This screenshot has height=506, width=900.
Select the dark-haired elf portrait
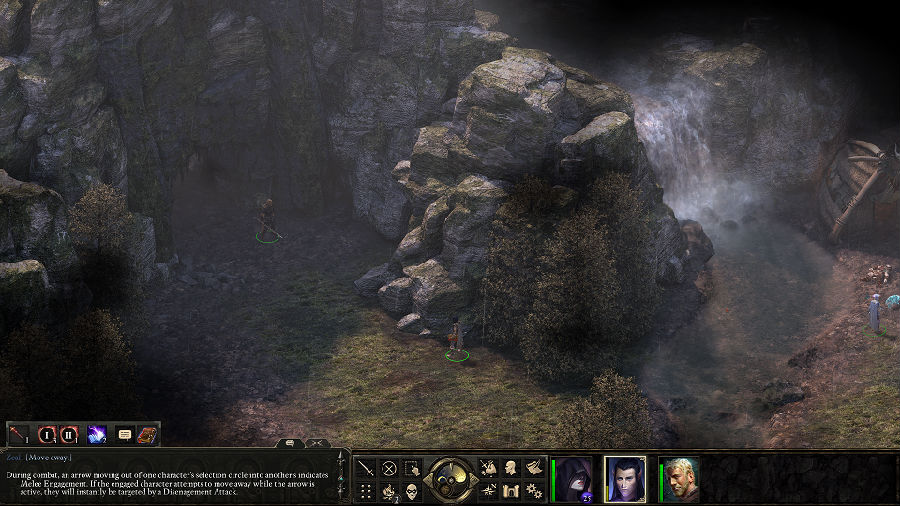[625, 479]
